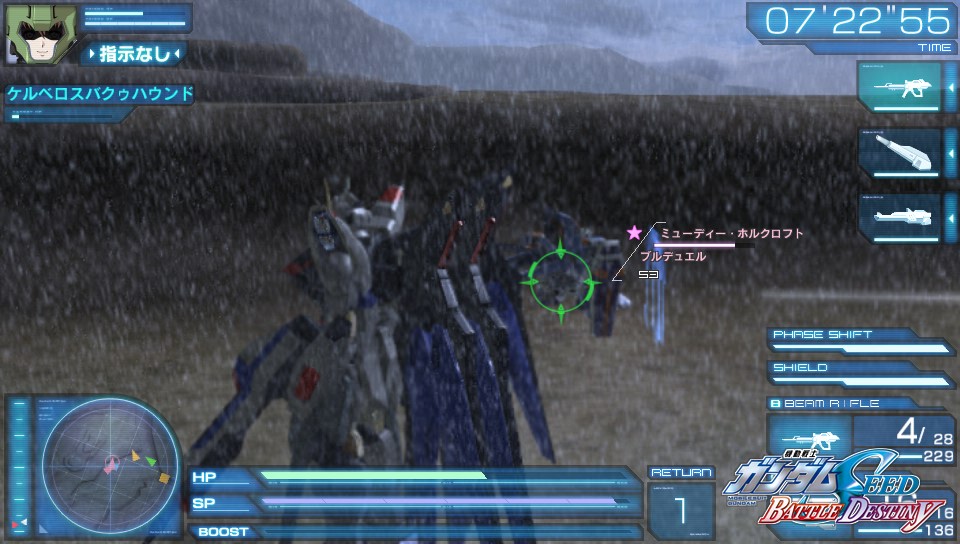Choose the beam rifle weapon slot
This screenshot has width=960, height=544.
tap(900, 88)
